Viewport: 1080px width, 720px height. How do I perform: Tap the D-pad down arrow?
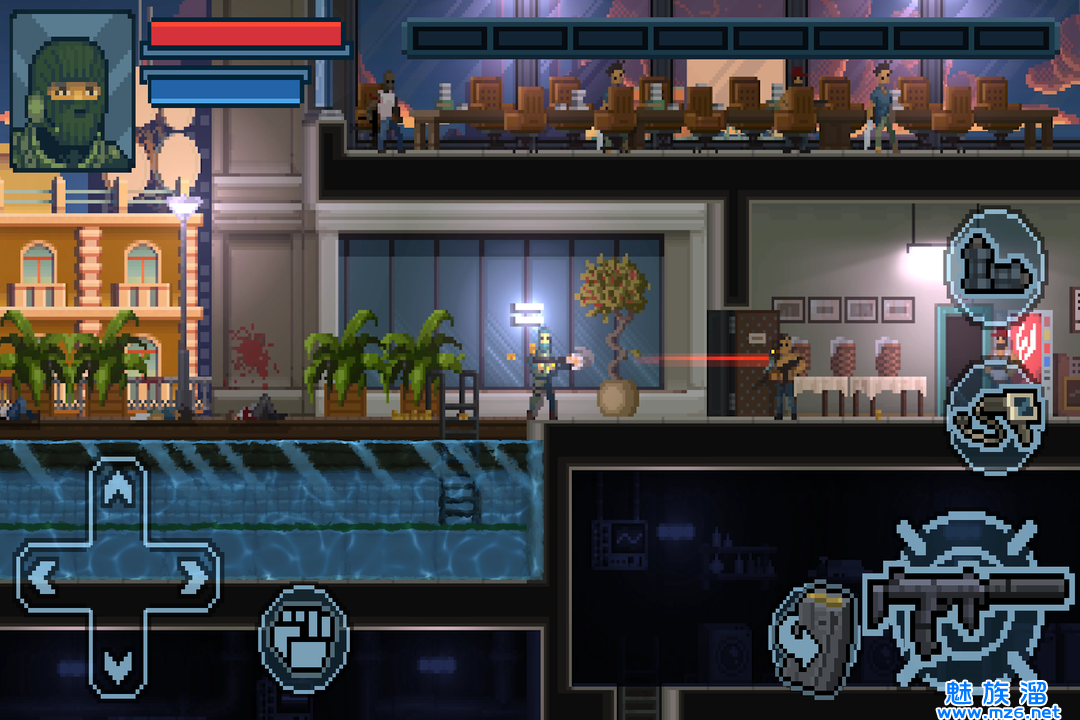pos(119,660)
